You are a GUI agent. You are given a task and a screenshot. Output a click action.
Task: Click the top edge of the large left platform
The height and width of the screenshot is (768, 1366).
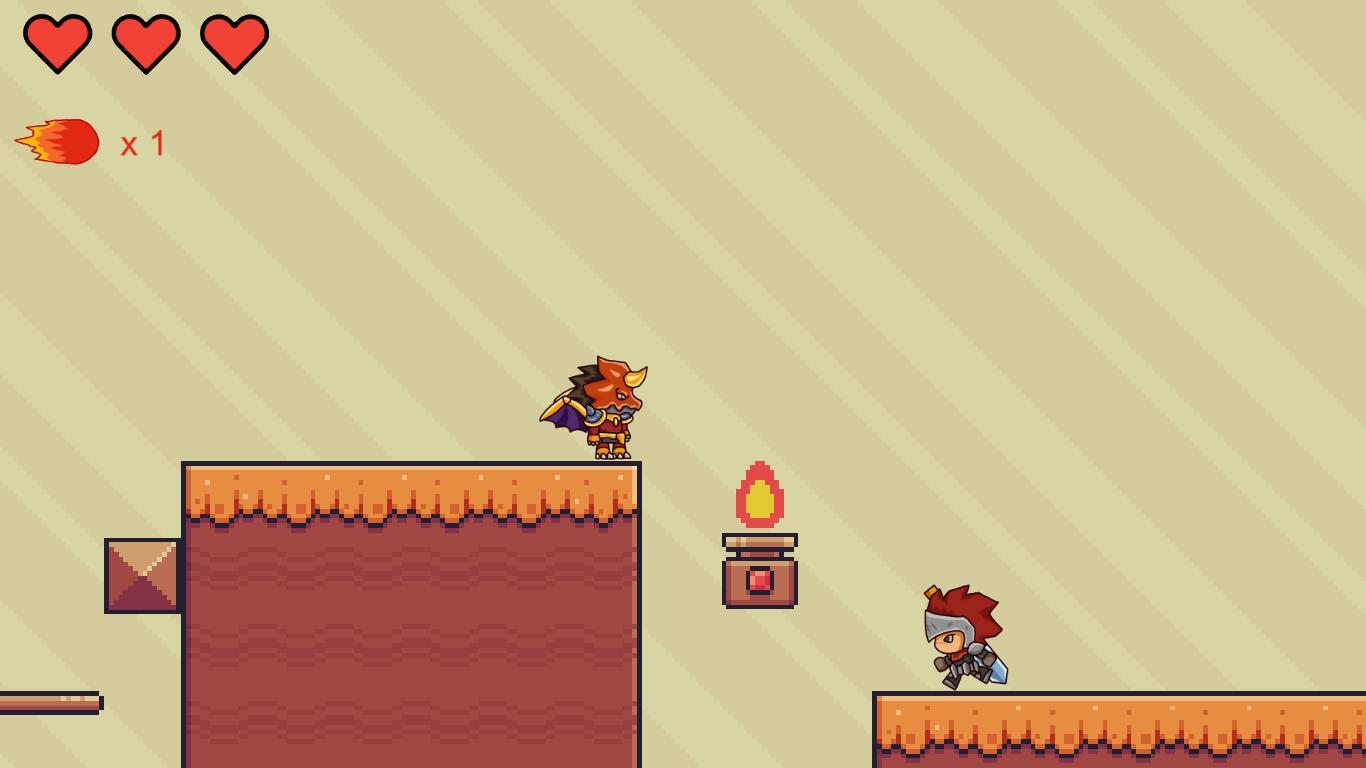point(400,470)
